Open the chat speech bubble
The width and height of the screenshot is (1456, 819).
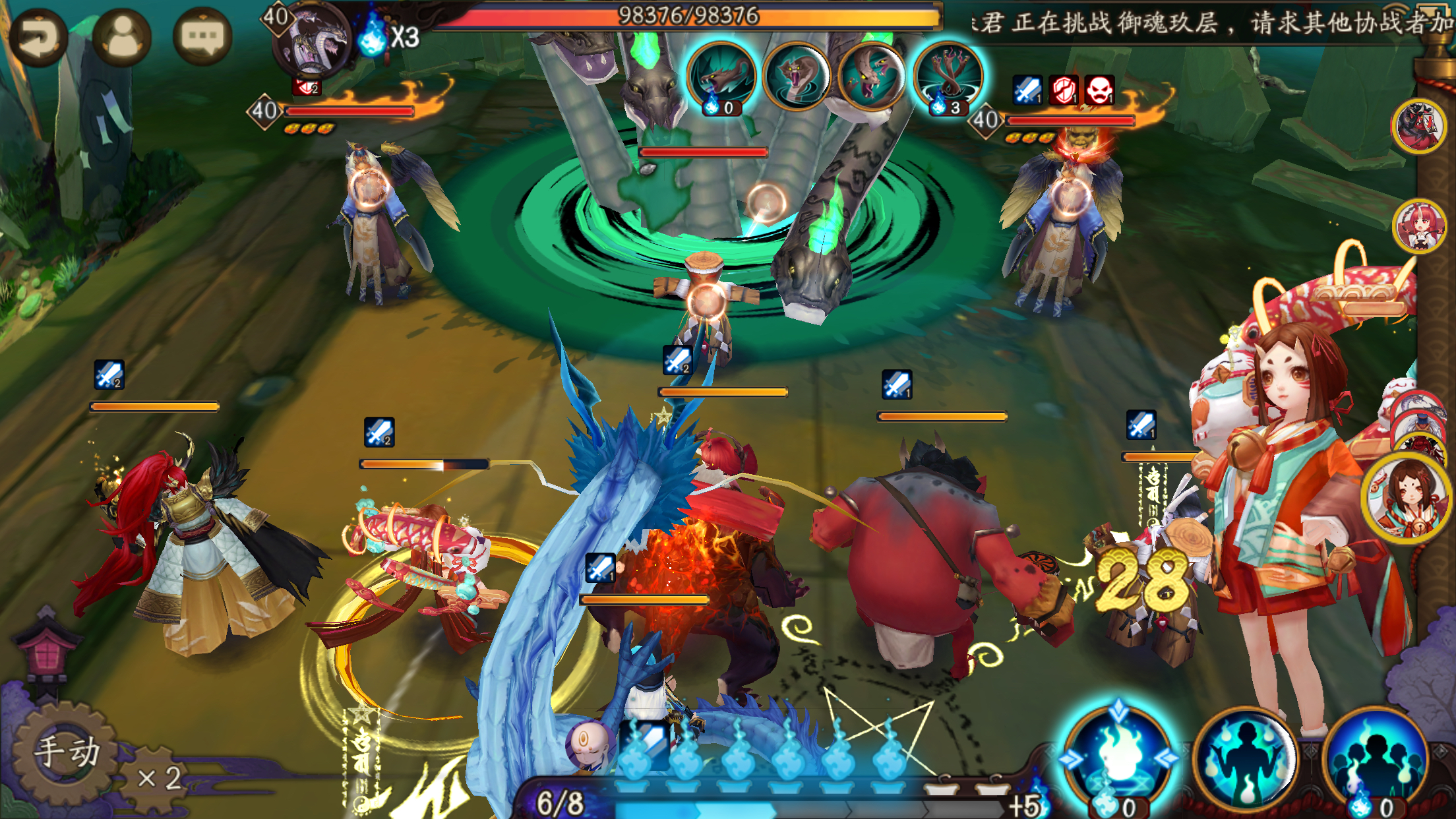[x=202, y=37]
